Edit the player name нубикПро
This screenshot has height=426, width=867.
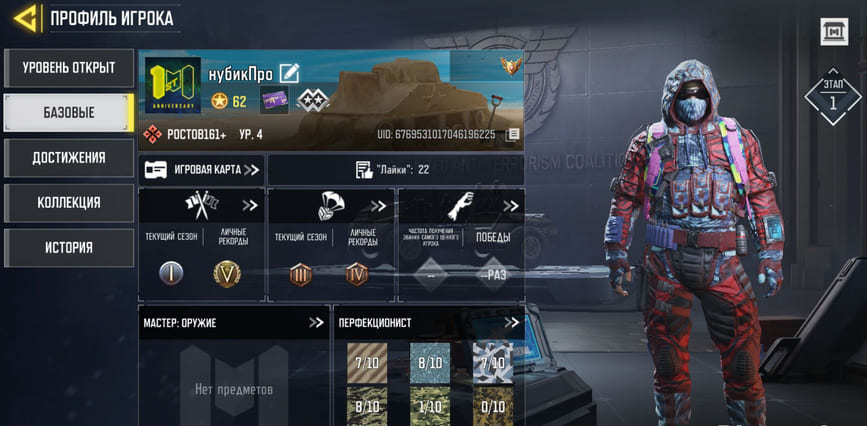point(290,73)
